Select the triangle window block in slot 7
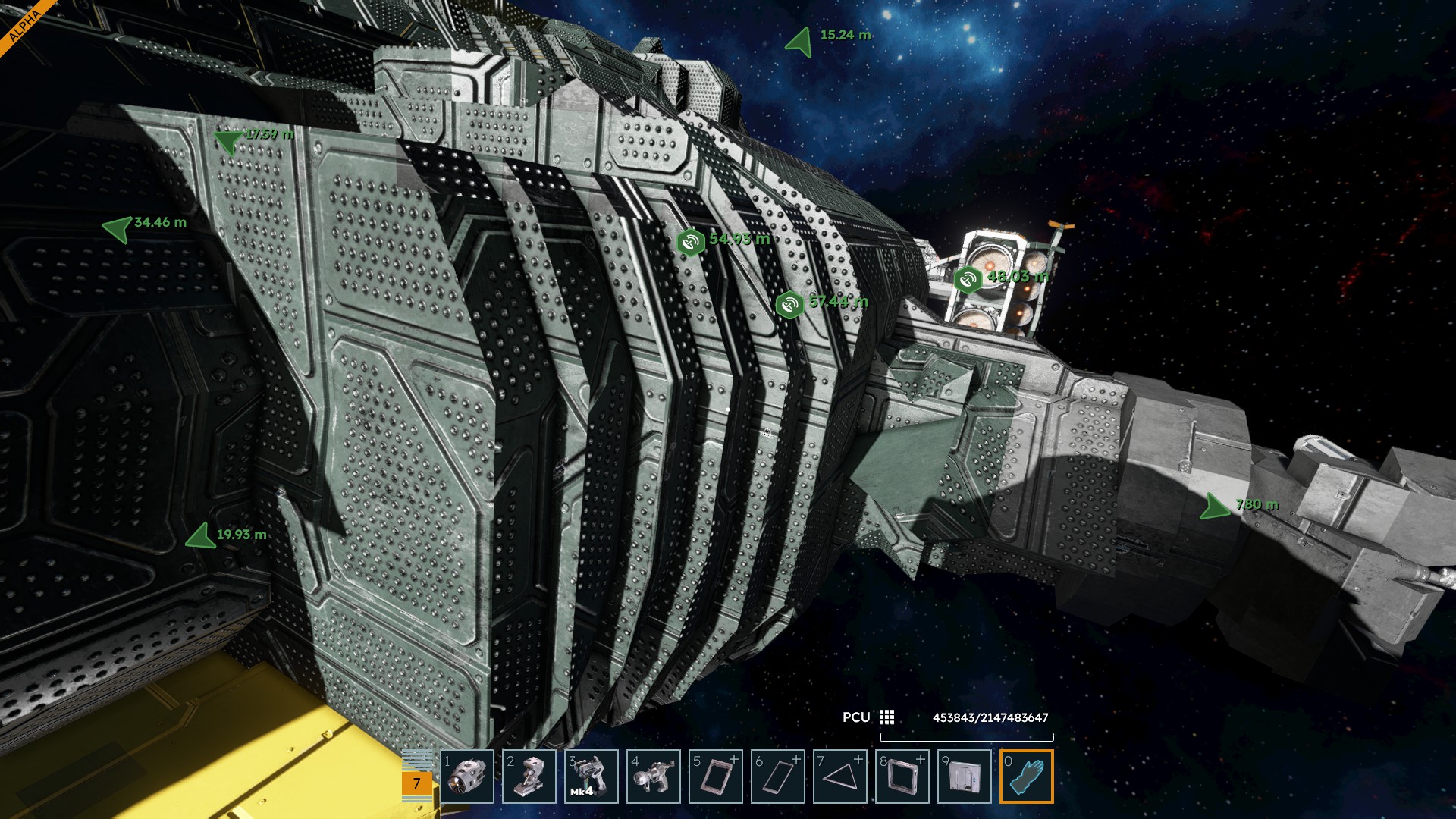This screenshot has width=1456, height=819. [x=840, y=777]
